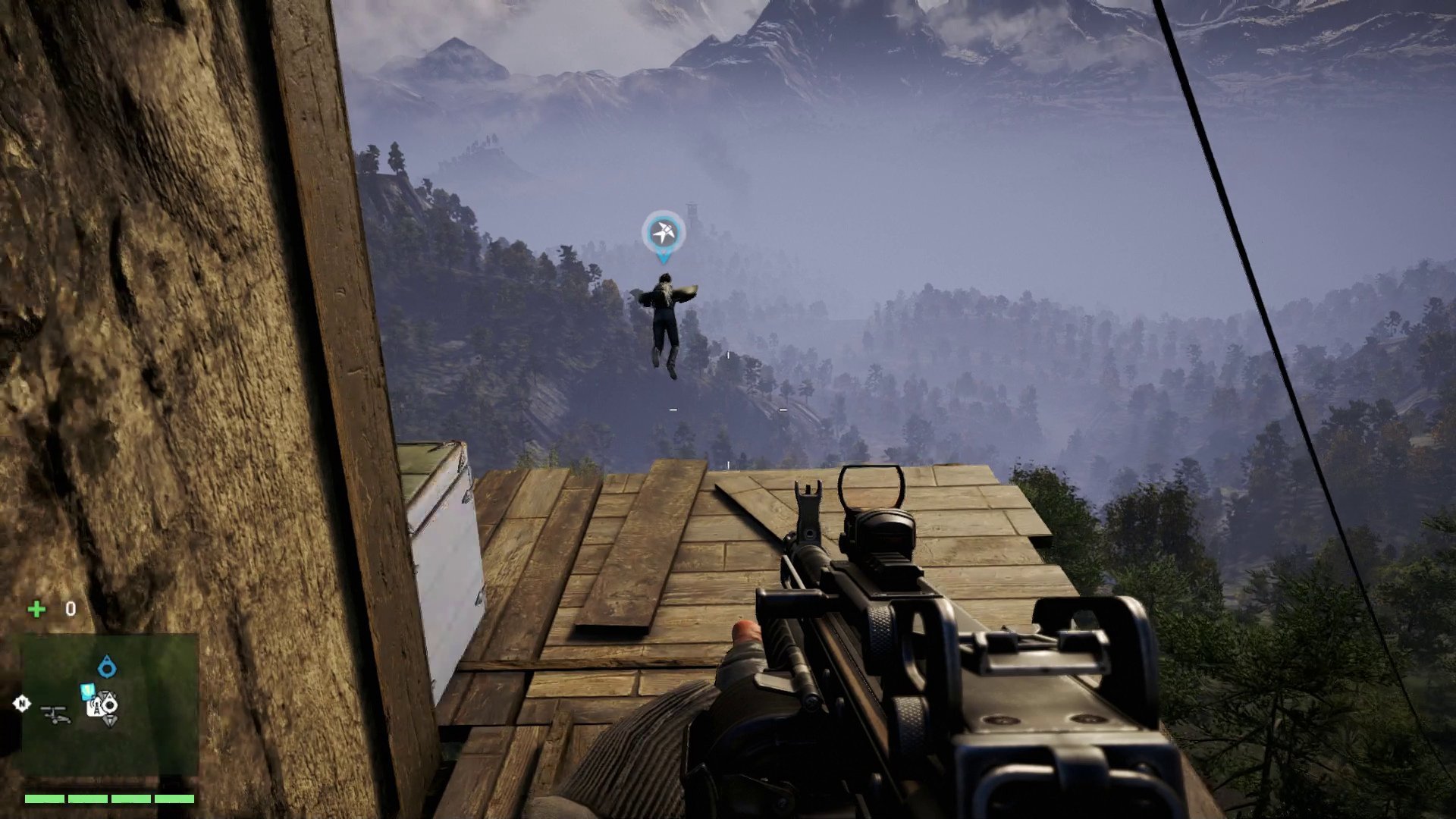Toggle the second health segment on the HUD
Screen dimensions: 1456x819
tap(87, 799)
